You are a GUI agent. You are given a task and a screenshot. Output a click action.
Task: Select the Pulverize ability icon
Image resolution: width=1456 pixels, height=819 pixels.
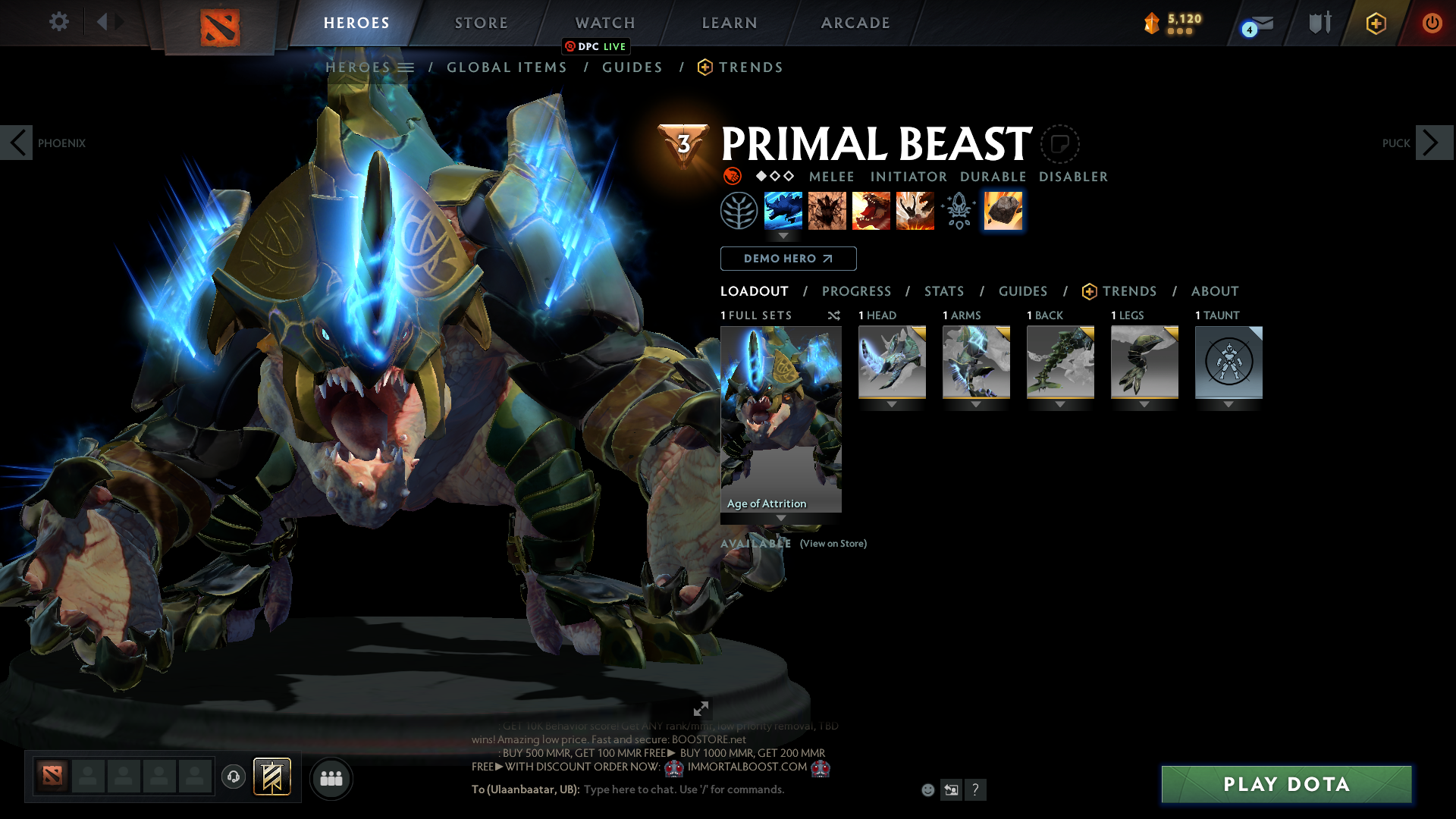click(915, 211)
